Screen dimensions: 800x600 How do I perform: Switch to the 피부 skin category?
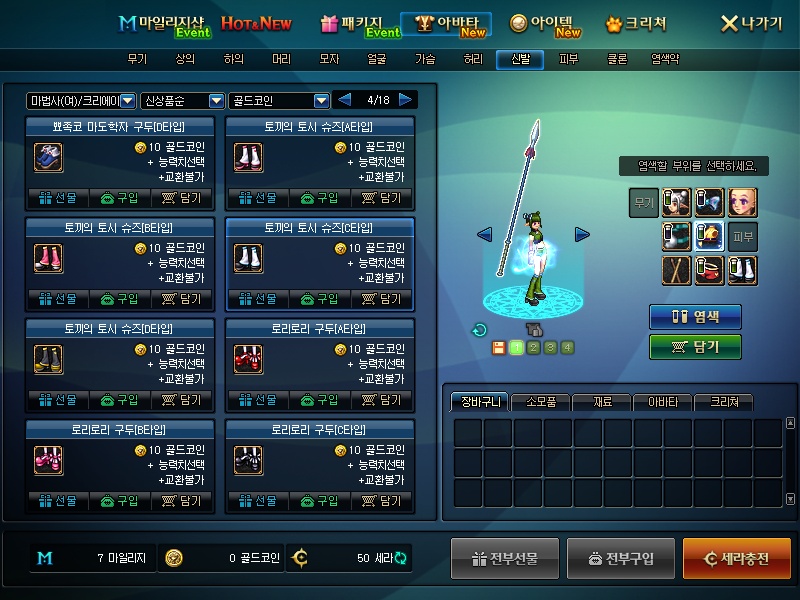[569, 59]
